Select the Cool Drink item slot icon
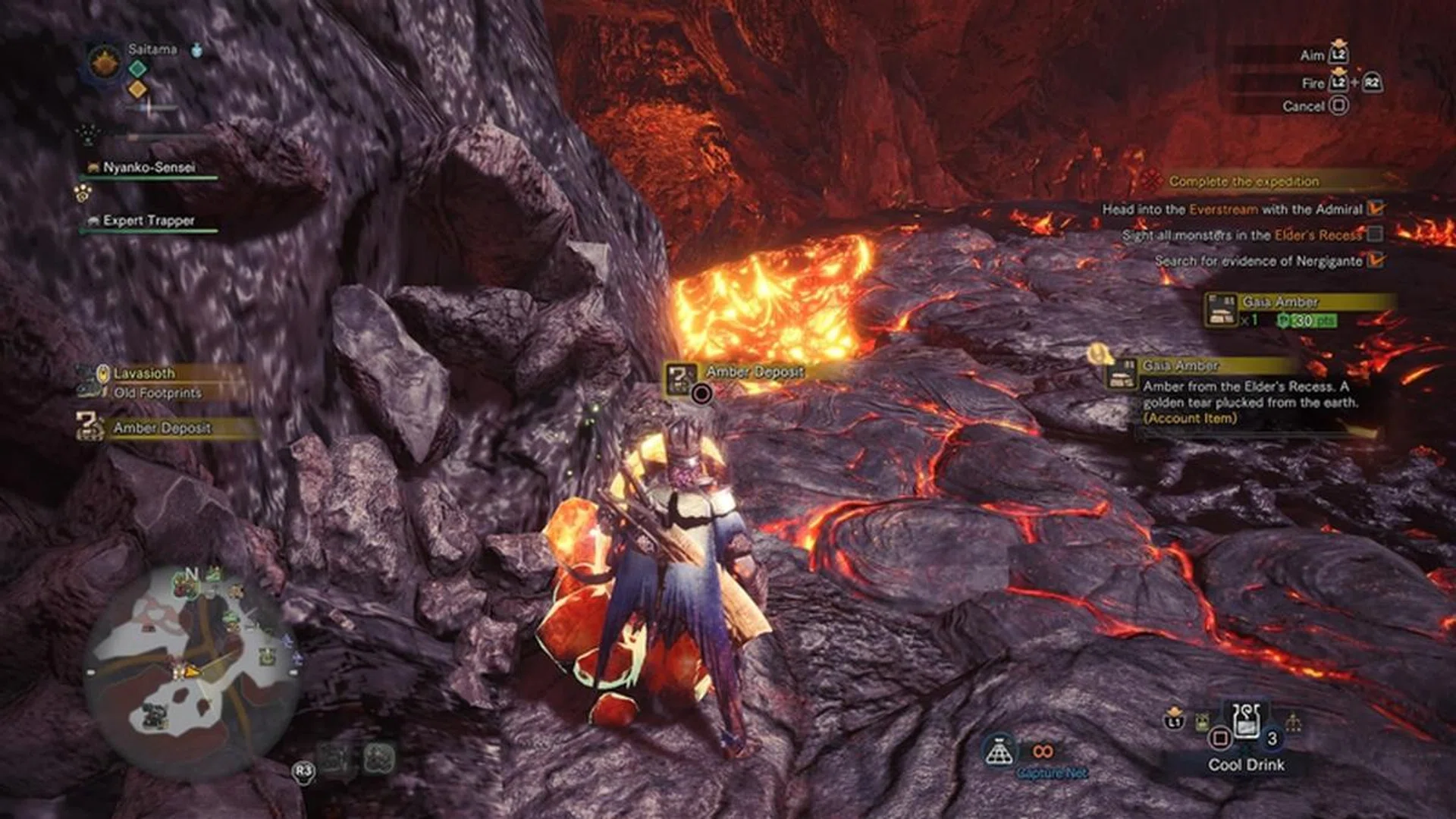The height and width of the screenshot is (819, 1456). click(x=1246, y=720)
